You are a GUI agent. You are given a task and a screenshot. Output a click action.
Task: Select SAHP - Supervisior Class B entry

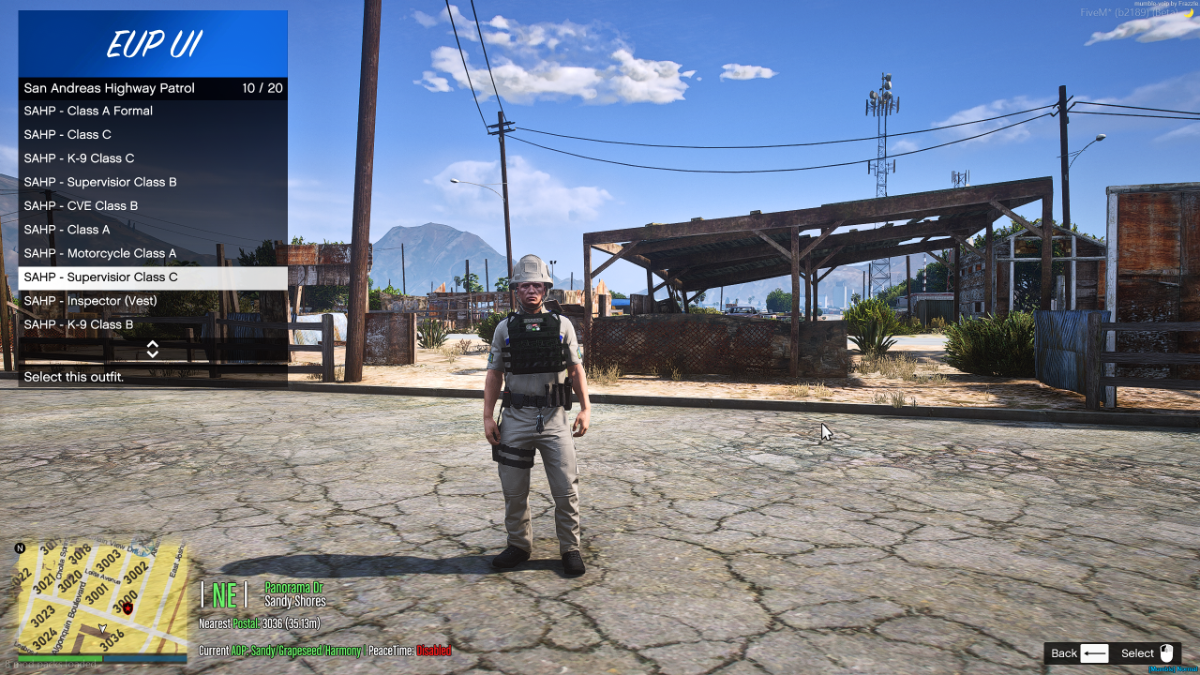tap(152, 182)
